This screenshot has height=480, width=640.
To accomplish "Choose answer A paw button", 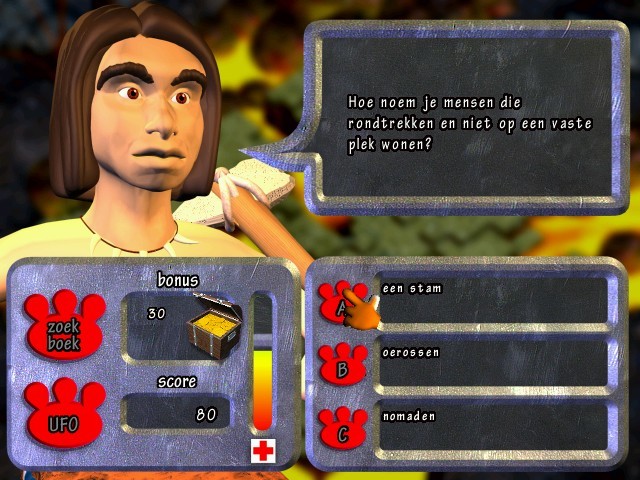I will point(341,302).
